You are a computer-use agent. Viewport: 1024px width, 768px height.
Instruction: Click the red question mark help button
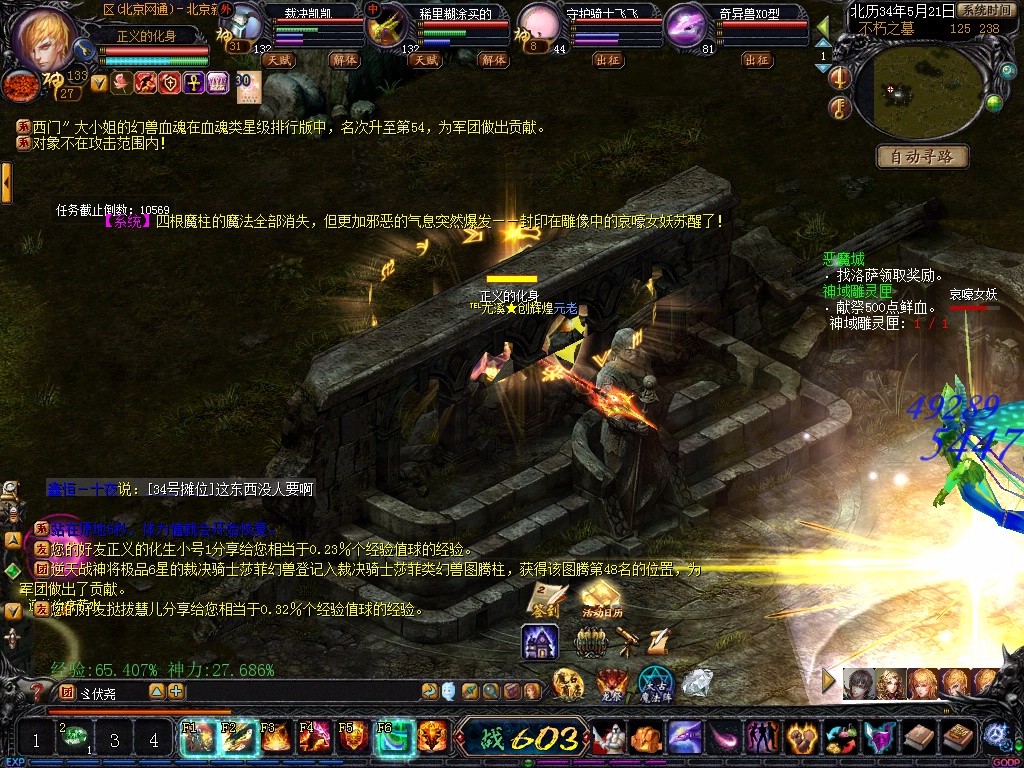click(x=37, y=691)
